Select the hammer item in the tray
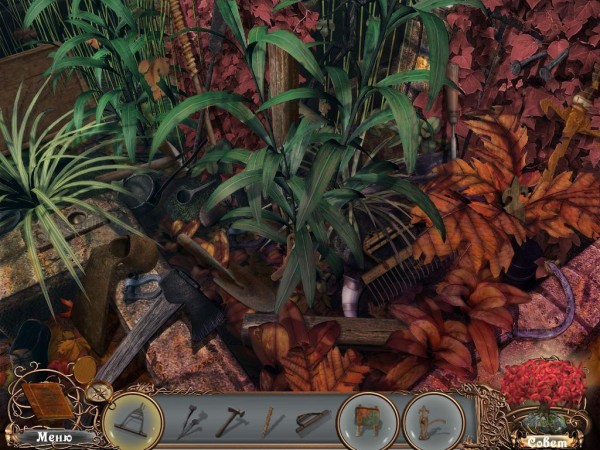This screenshot has width=600, height=450. (230, 421)
